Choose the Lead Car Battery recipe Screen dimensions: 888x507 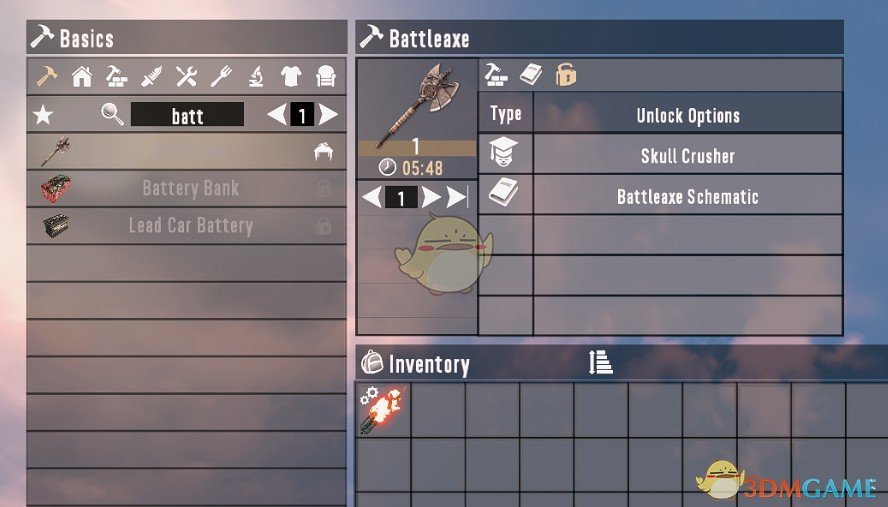click(190, 225)
